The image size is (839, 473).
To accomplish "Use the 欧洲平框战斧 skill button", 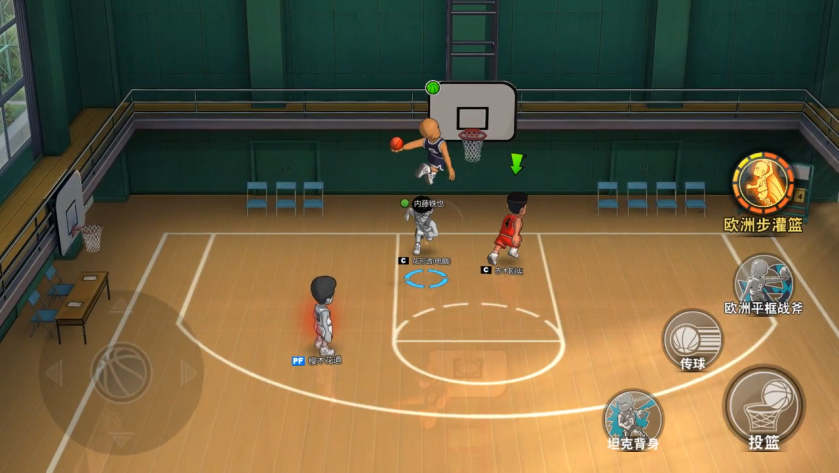I will [763, 277].
